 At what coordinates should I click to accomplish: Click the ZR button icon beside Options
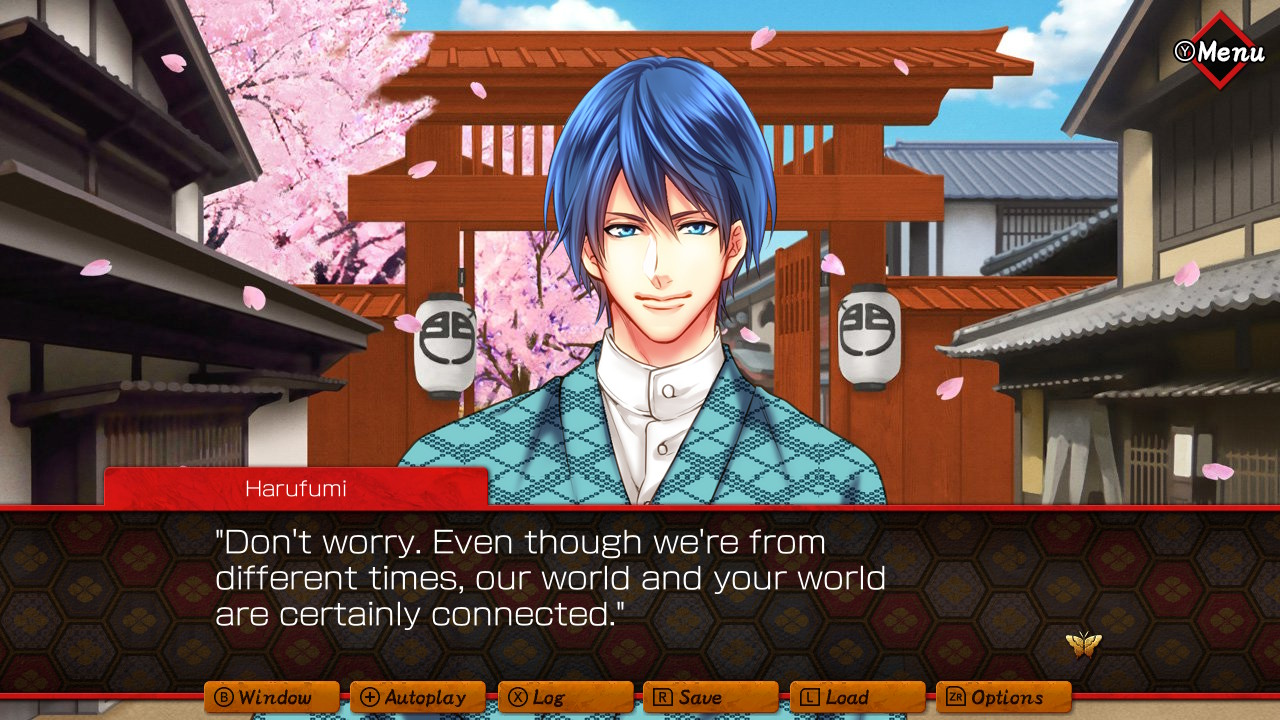coord(955,697)
